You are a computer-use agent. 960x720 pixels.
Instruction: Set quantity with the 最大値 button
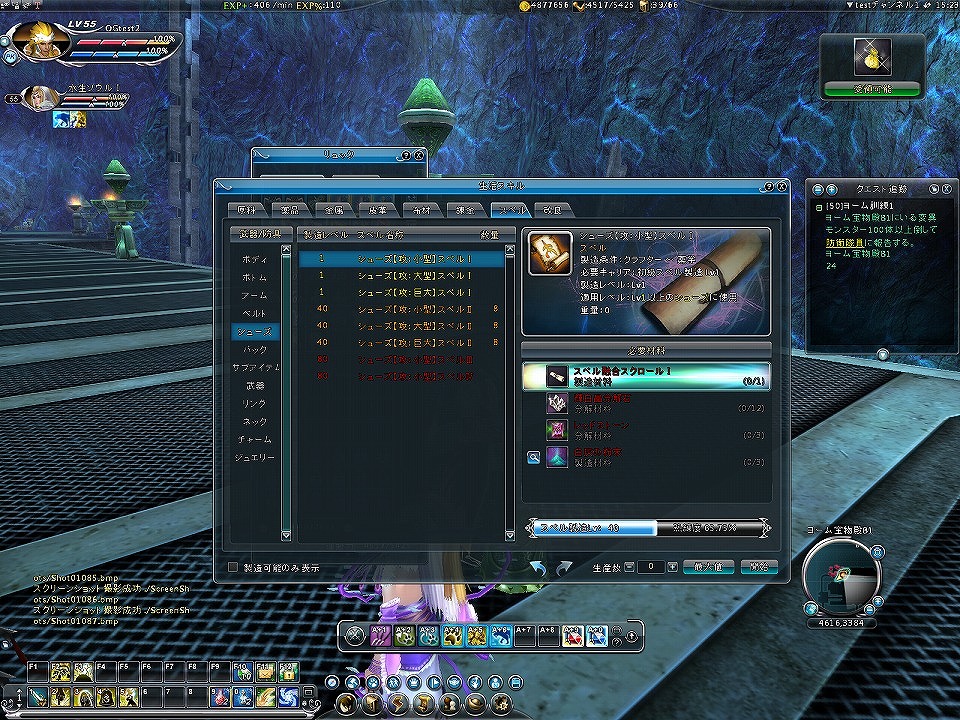point(708,567)
